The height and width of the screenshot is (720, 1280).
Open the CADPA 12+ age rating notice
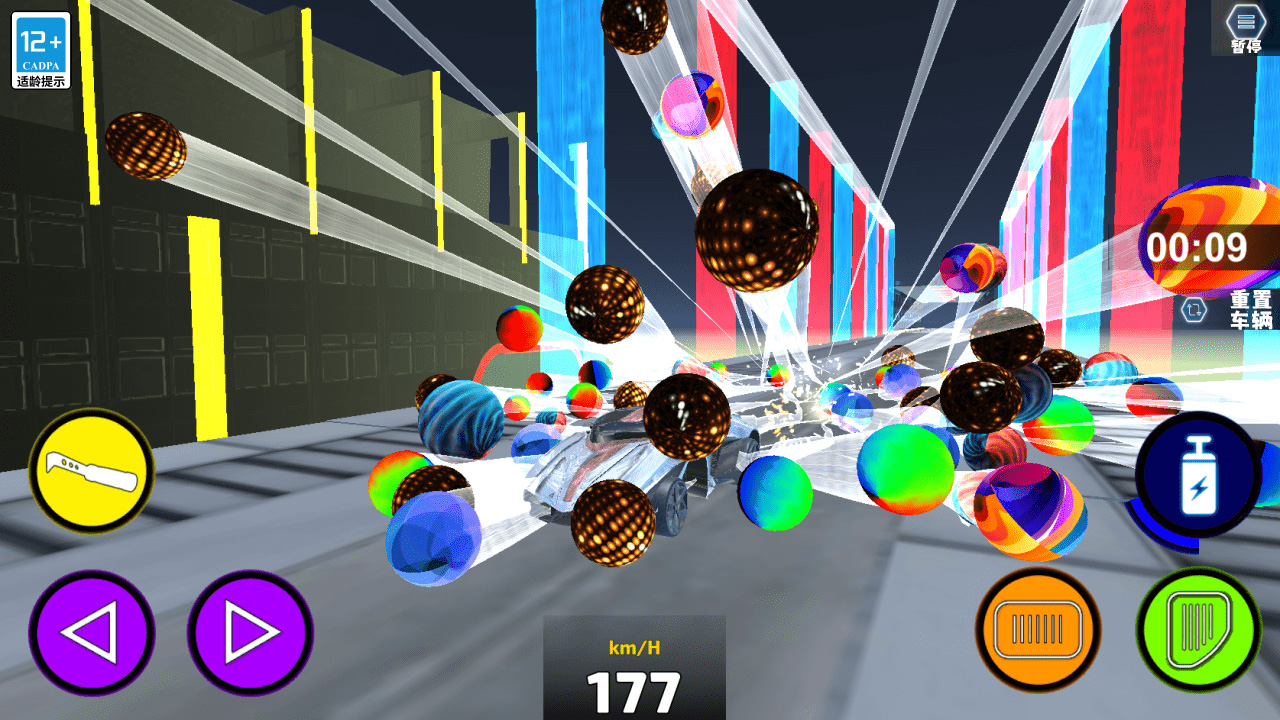(41, 50)
